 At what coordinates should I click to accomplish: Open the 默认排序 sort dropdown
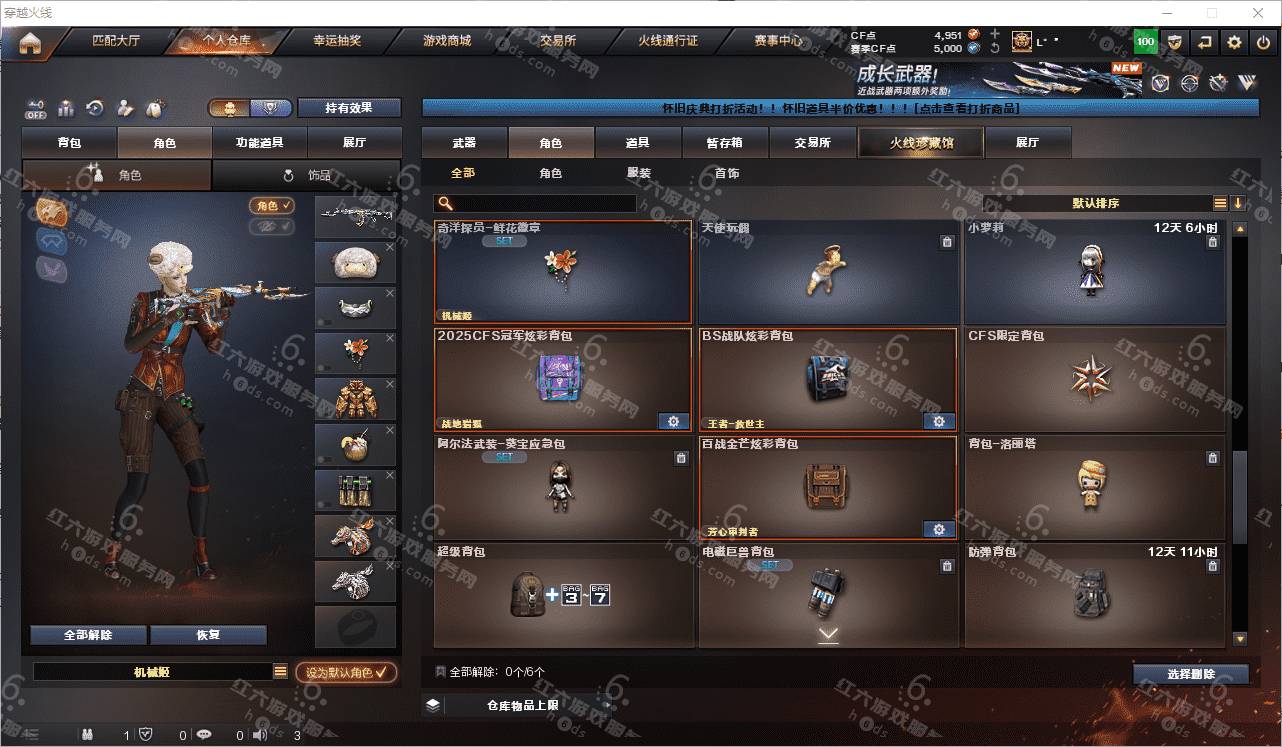point(1095,203)
